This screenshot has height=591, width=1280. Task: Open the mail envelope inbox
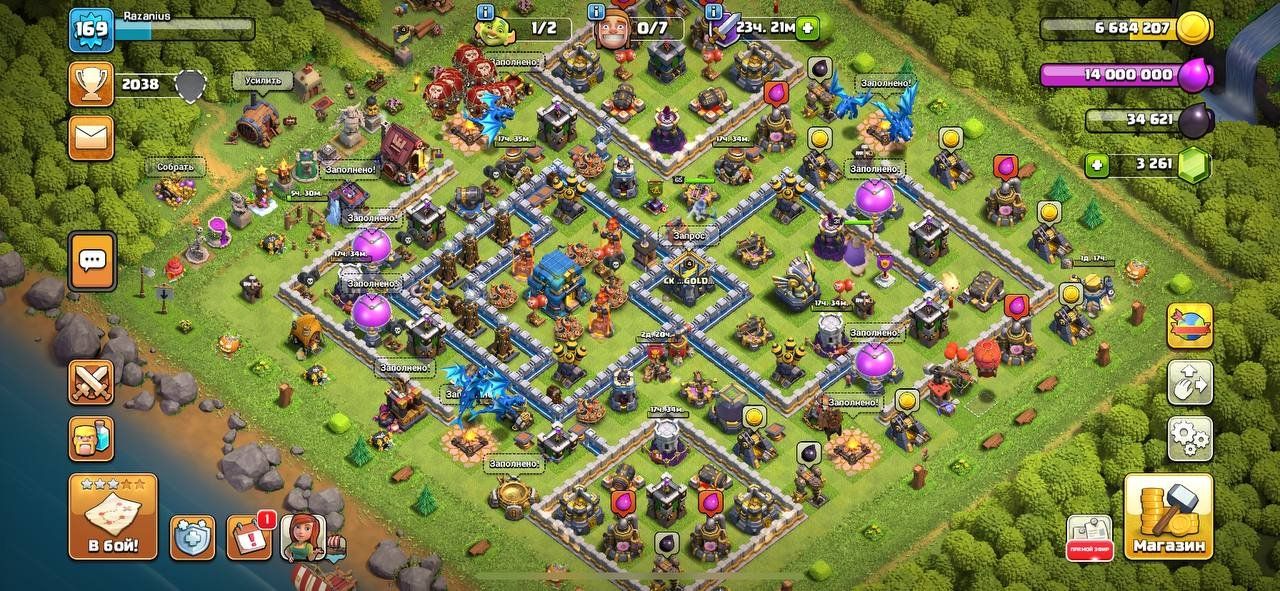coord(91,137)
